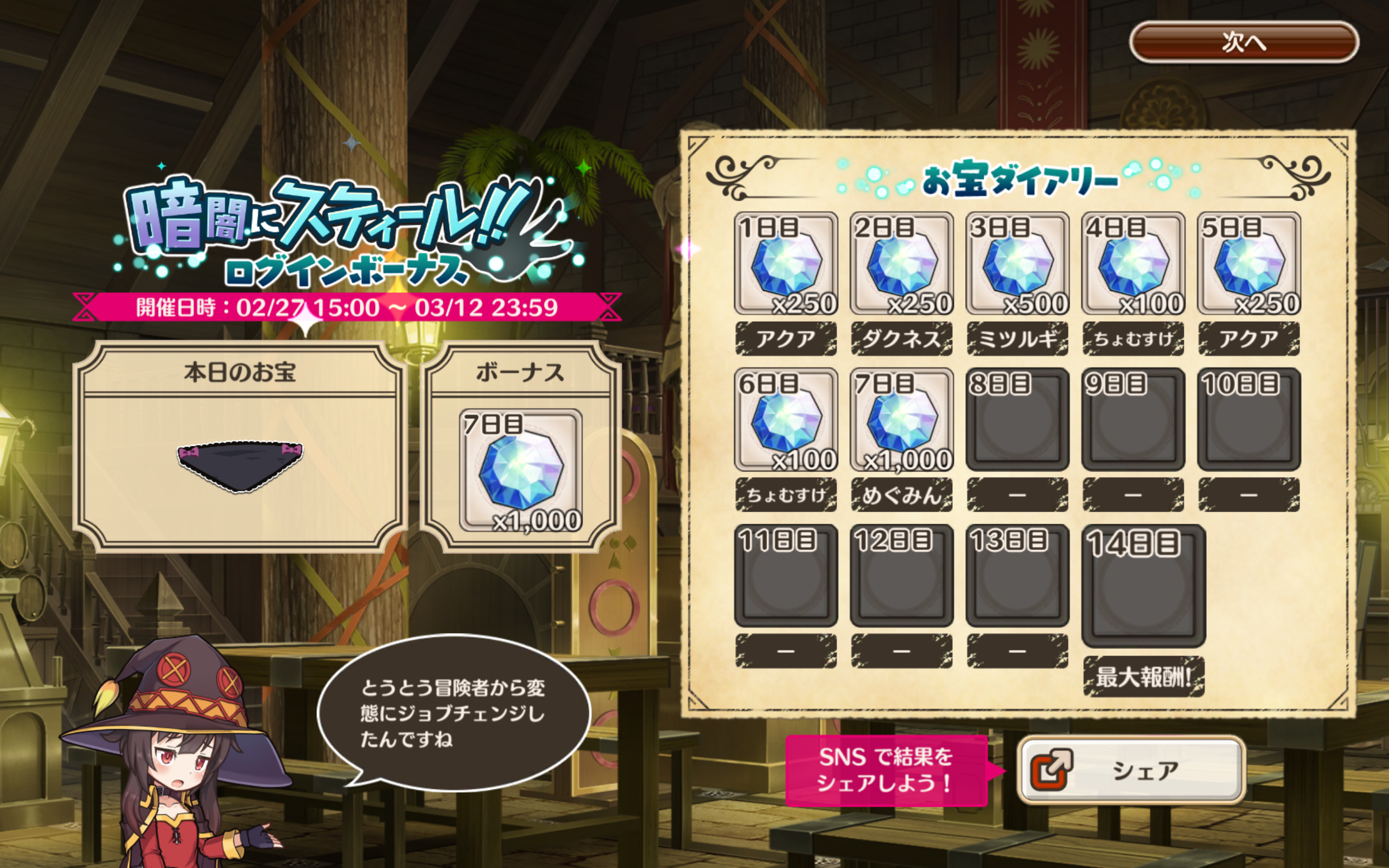
Task: Inspect today's treasure item in 本日のお宝
Action: click(240, 465)
